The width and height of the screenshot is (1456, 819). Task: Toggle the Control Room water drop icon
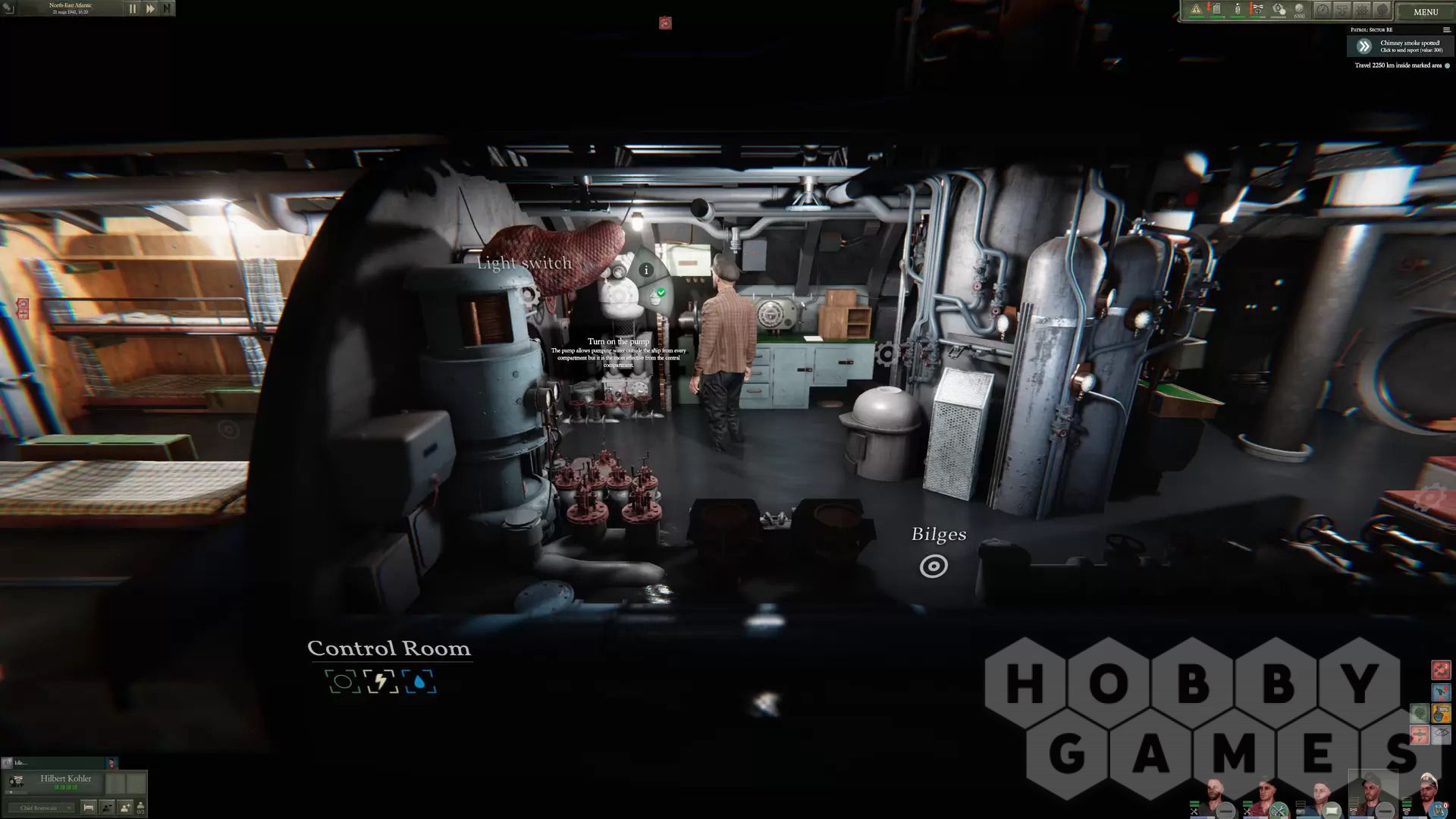419,682
